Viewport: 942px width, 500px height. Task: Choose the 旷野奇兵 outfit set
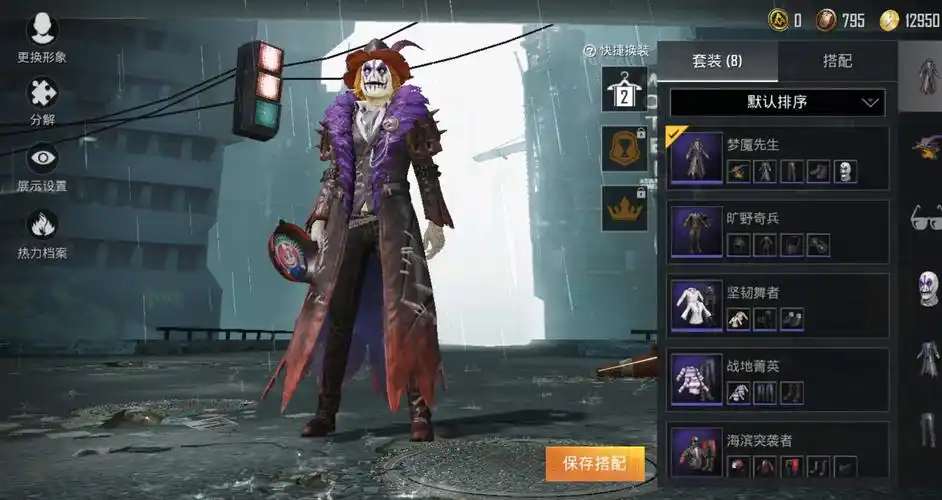click(777, 231)
